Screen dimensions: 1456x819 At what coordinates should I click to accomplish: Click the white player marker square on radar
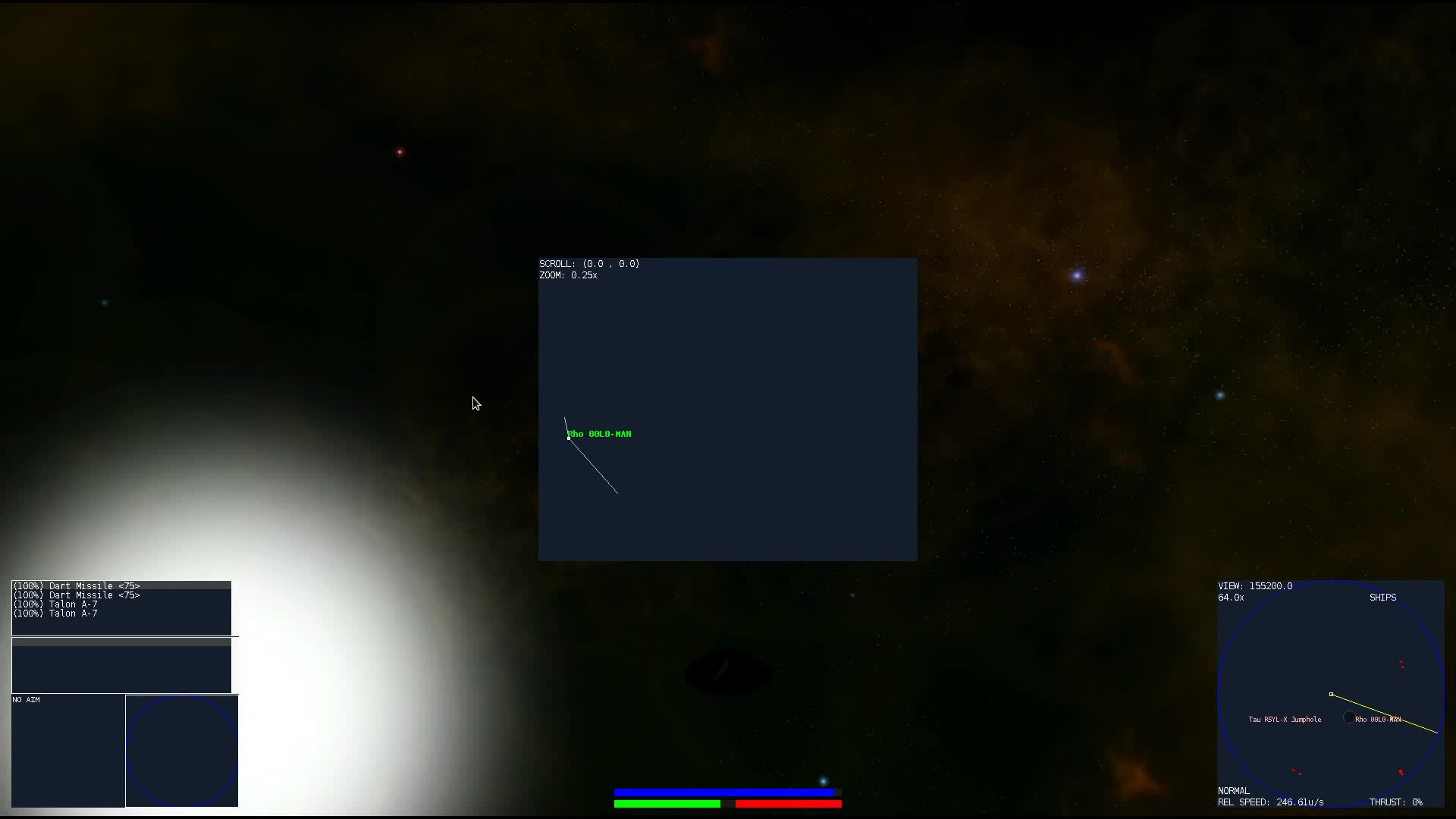(x=1331, y=695)
